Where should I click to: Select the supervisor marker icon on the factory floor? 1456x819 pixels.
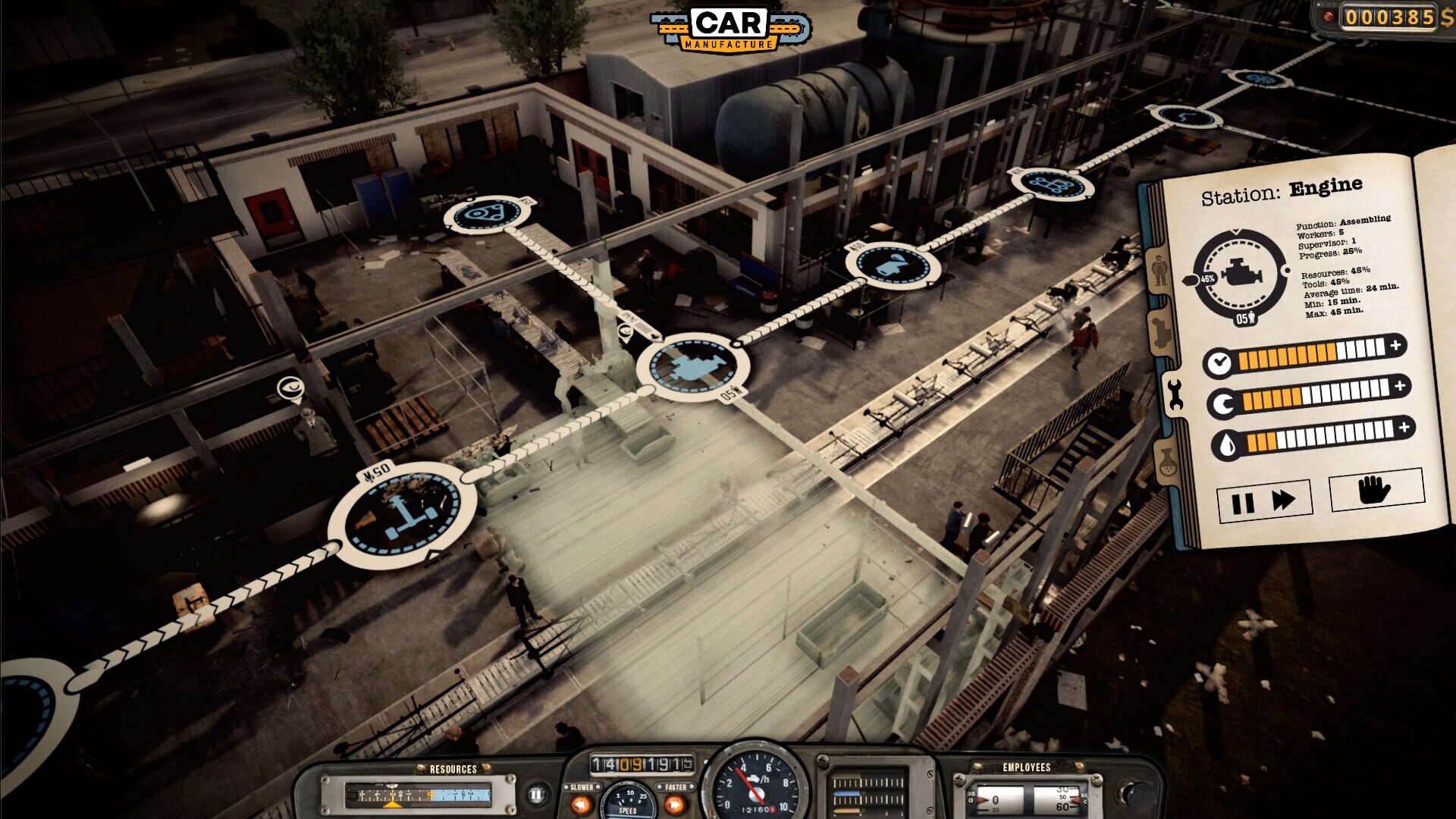pyautogui.click(x=290, y=385)
